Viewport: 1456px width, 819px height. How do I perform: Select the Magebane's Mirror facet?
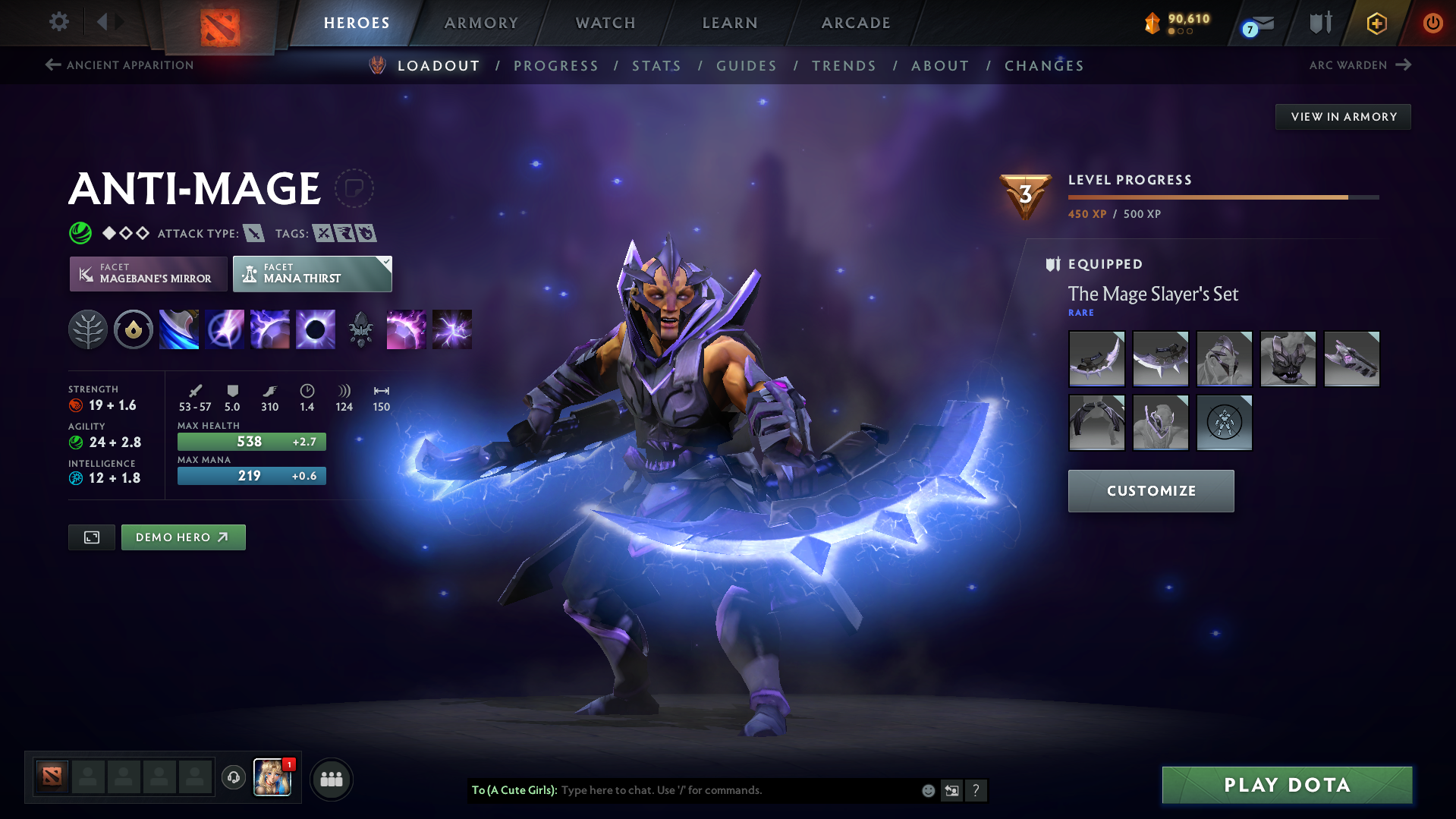click(147, 273)
